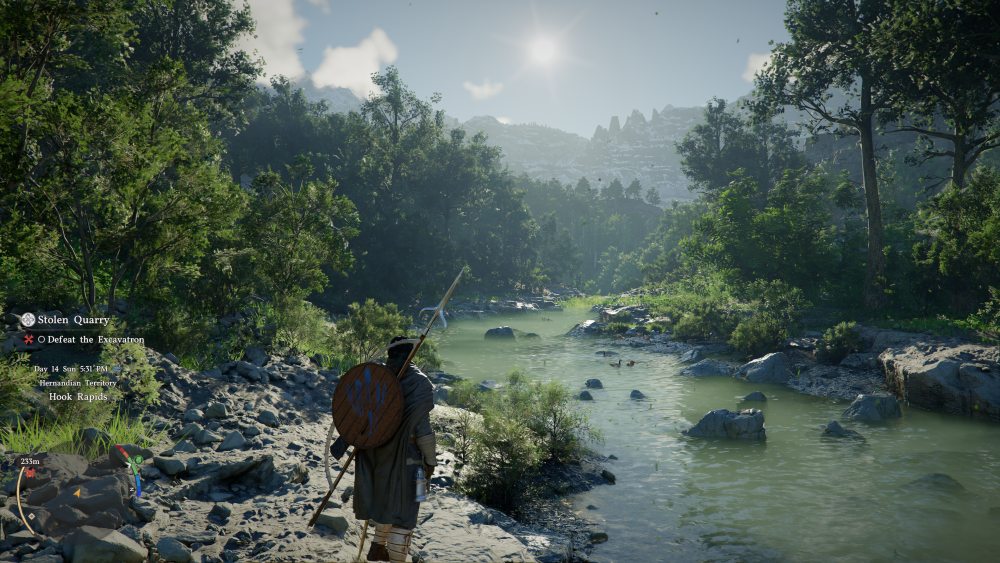1000x563 pixels.
Task: Click the Hook Rapids location label
Action: coord(77,397)
